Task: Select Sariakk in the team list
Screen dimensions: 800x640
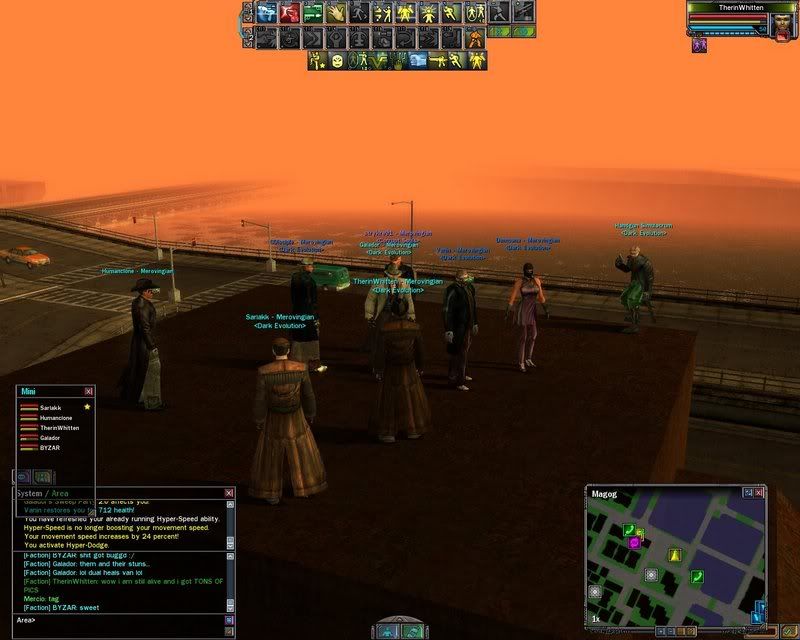Action: click(x=50, y=408)
